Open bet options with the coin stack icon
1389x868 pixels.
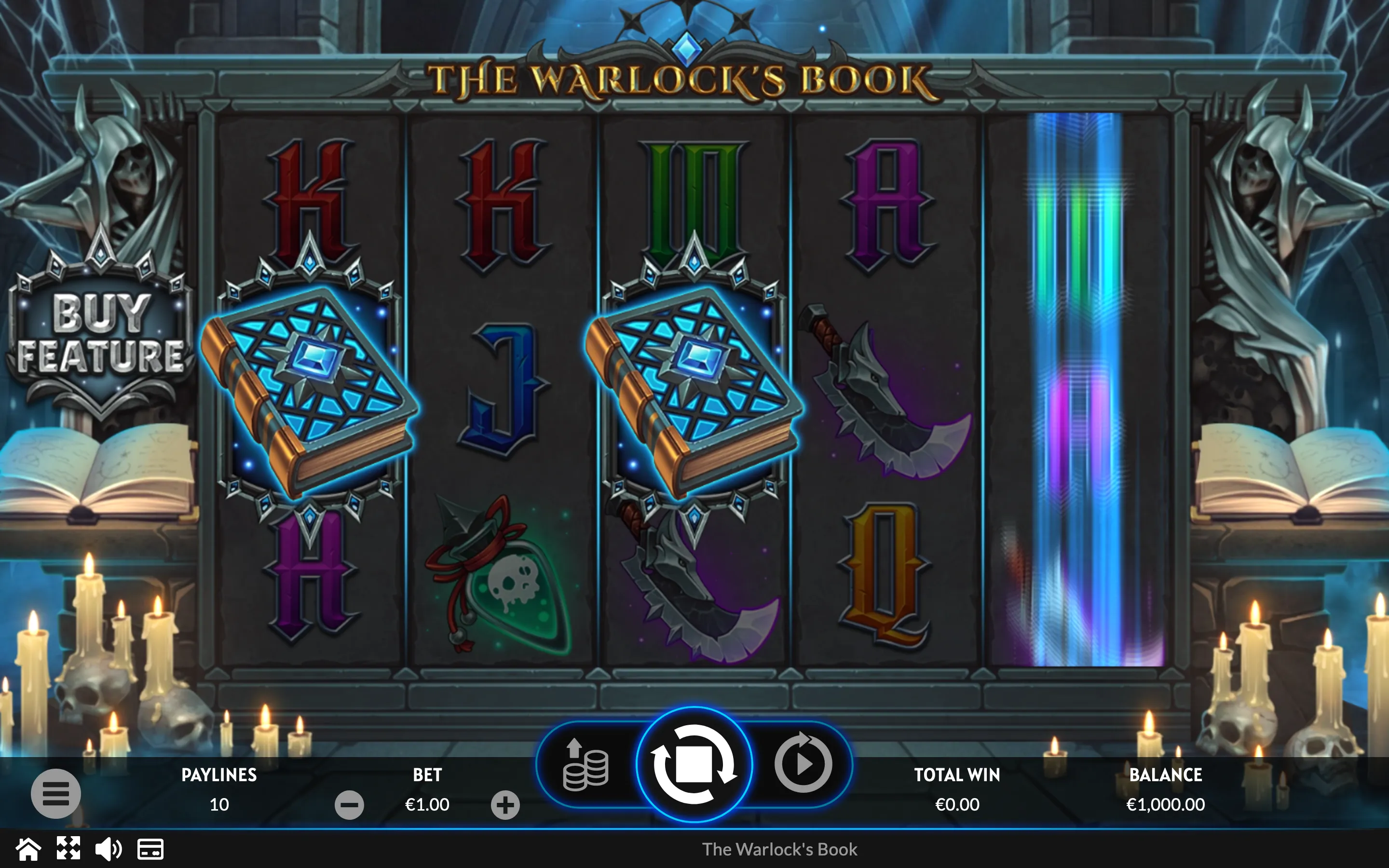[585, 766]
